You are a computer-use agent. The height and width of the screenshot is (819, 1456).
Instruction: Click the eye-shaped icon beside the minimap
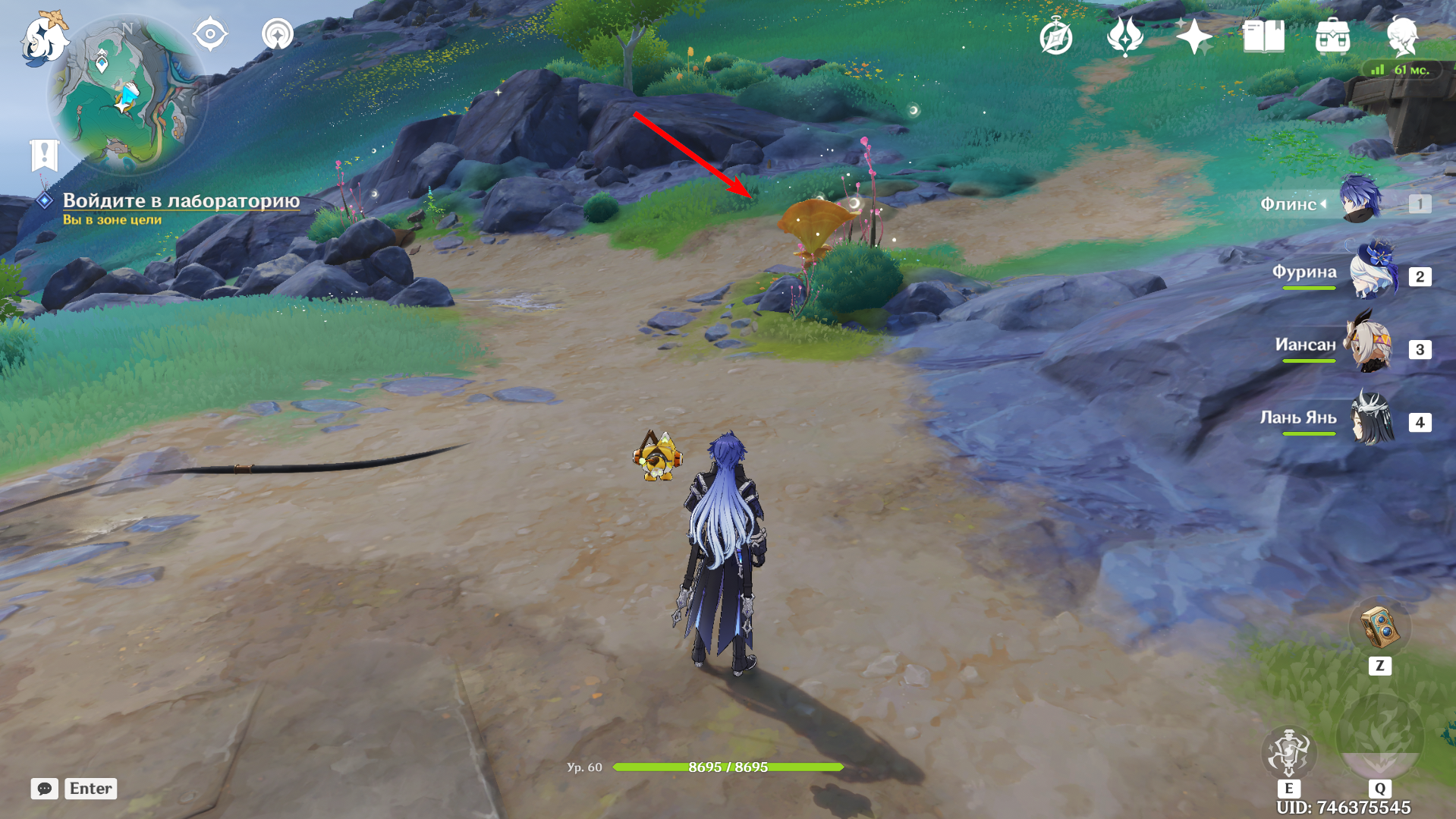tap(210, 35)
